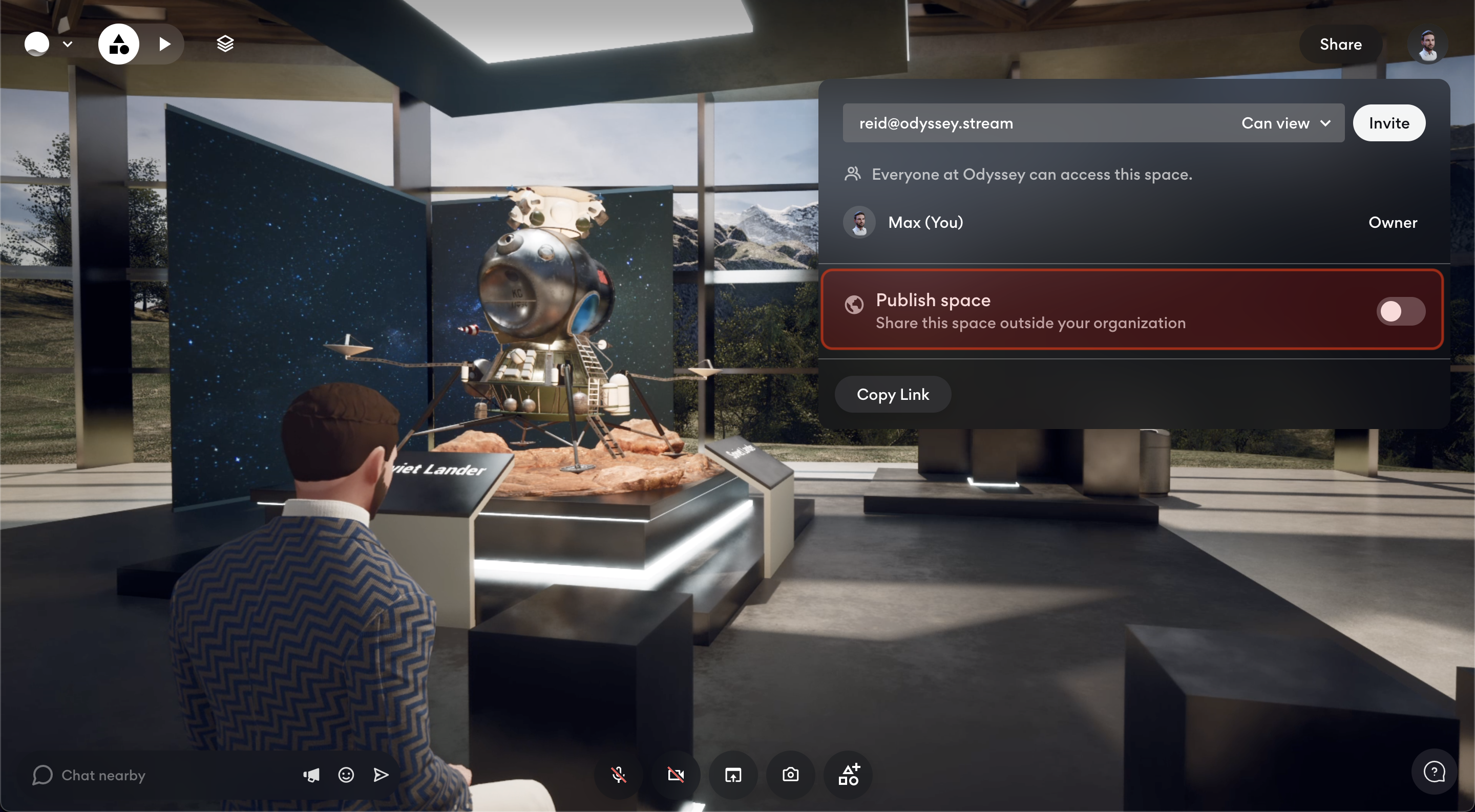Open the Can view permission dropdown
Image resolution: width=1475 pixels, height=812 pixels.
1285,123
